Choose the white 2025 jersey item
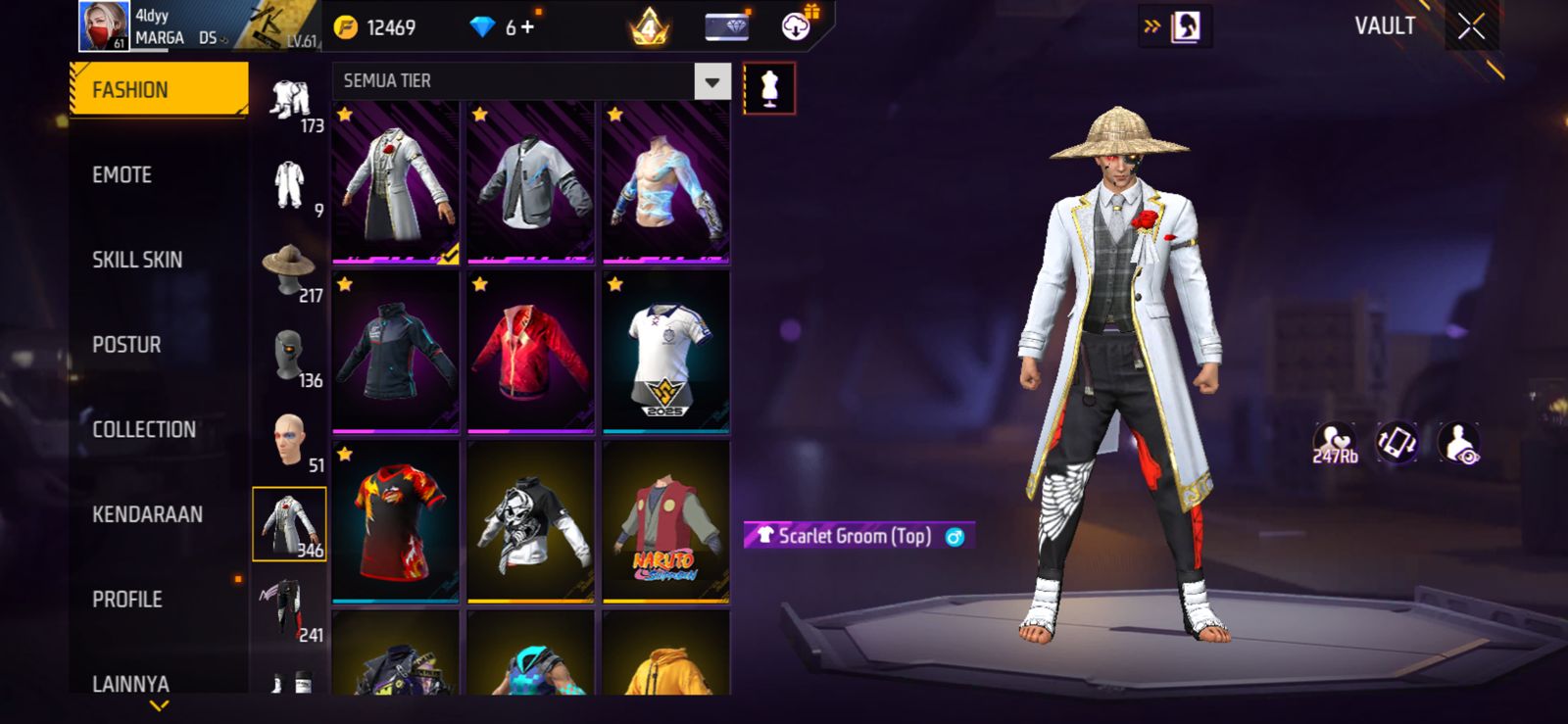Viewport: 1568px width, 724px height. point(665,352)
